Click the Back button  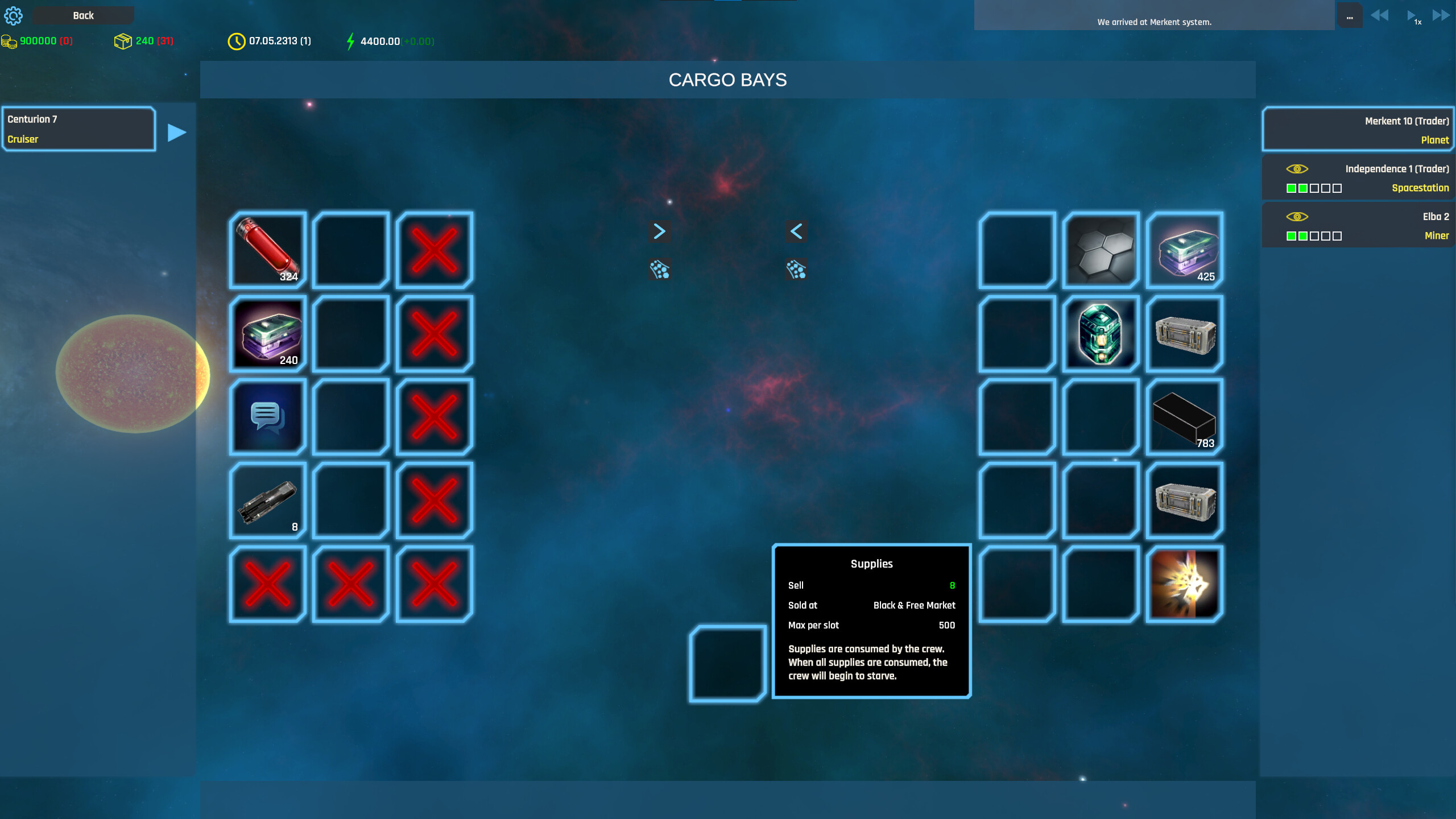[x=82, y=15]
